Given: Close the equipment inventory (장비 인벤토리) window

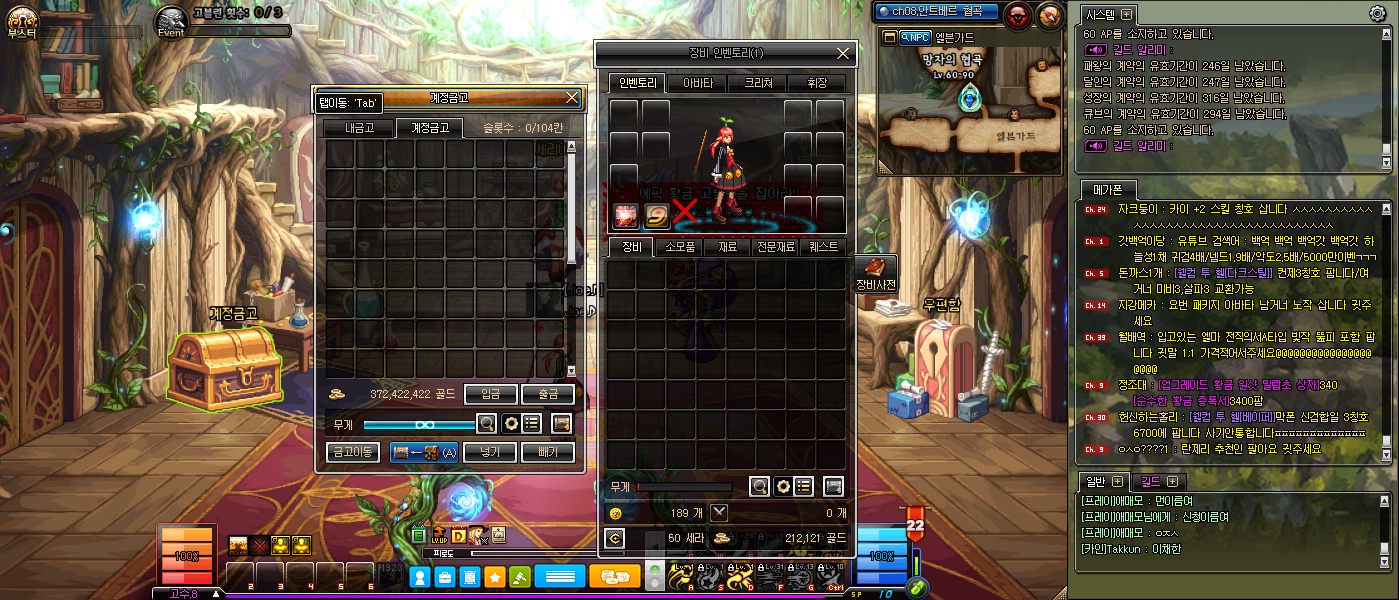Looking at the screenshot, I should click(844, 53).
